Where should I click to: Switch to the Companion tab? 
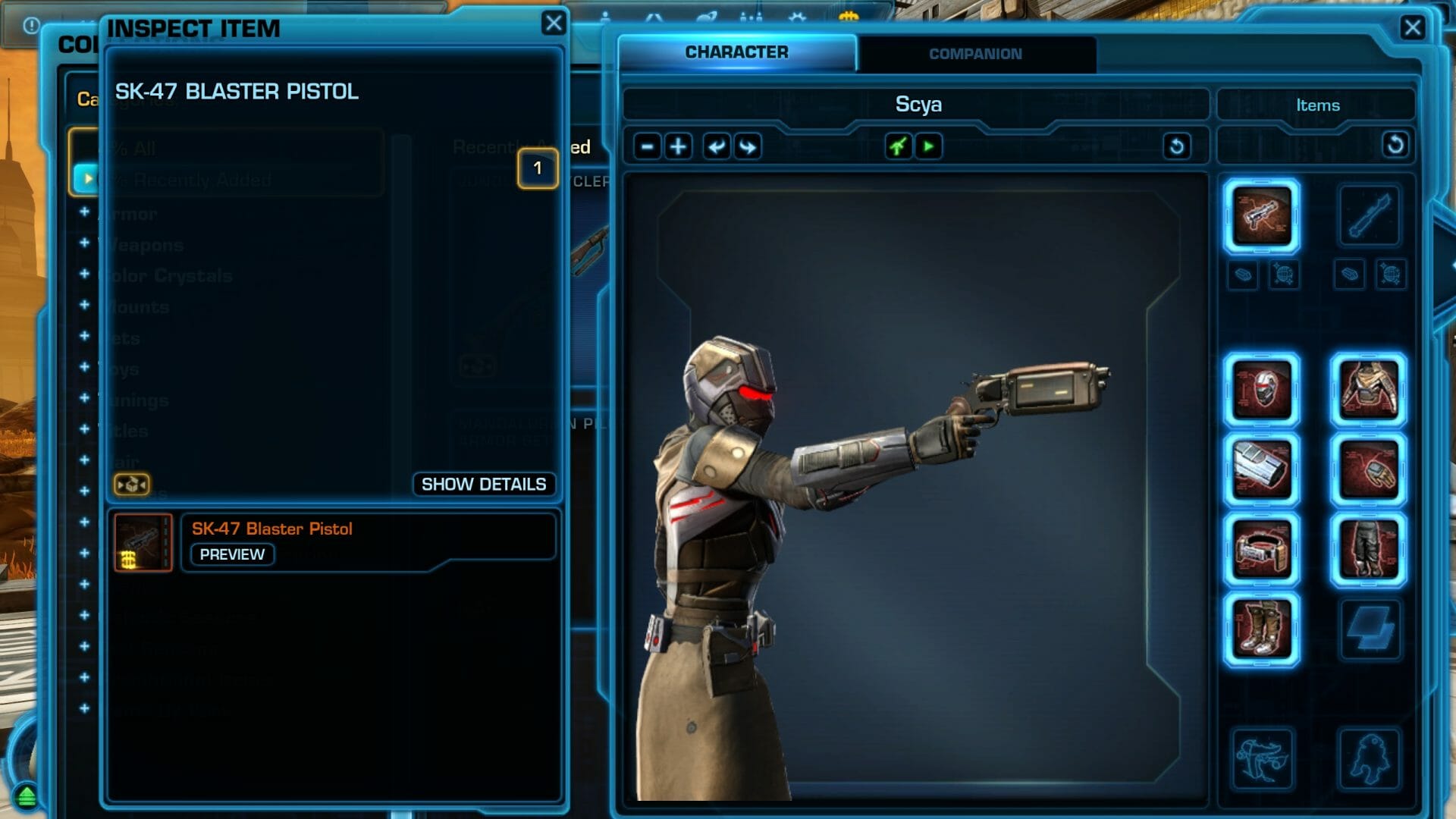[x=975, y=54]
